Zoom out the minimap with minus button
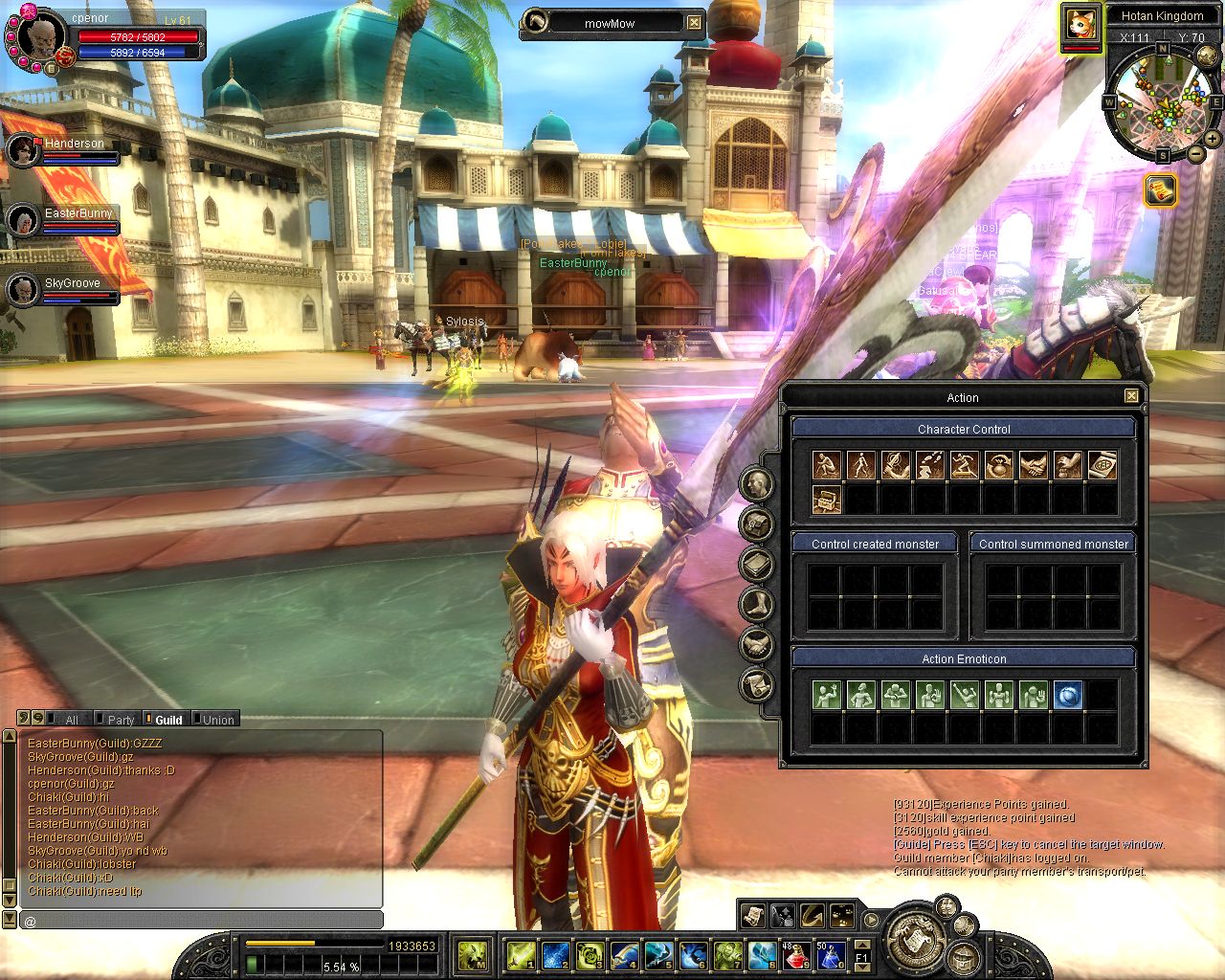This screenshot has width=1225, height=980. coord(1196,153)
